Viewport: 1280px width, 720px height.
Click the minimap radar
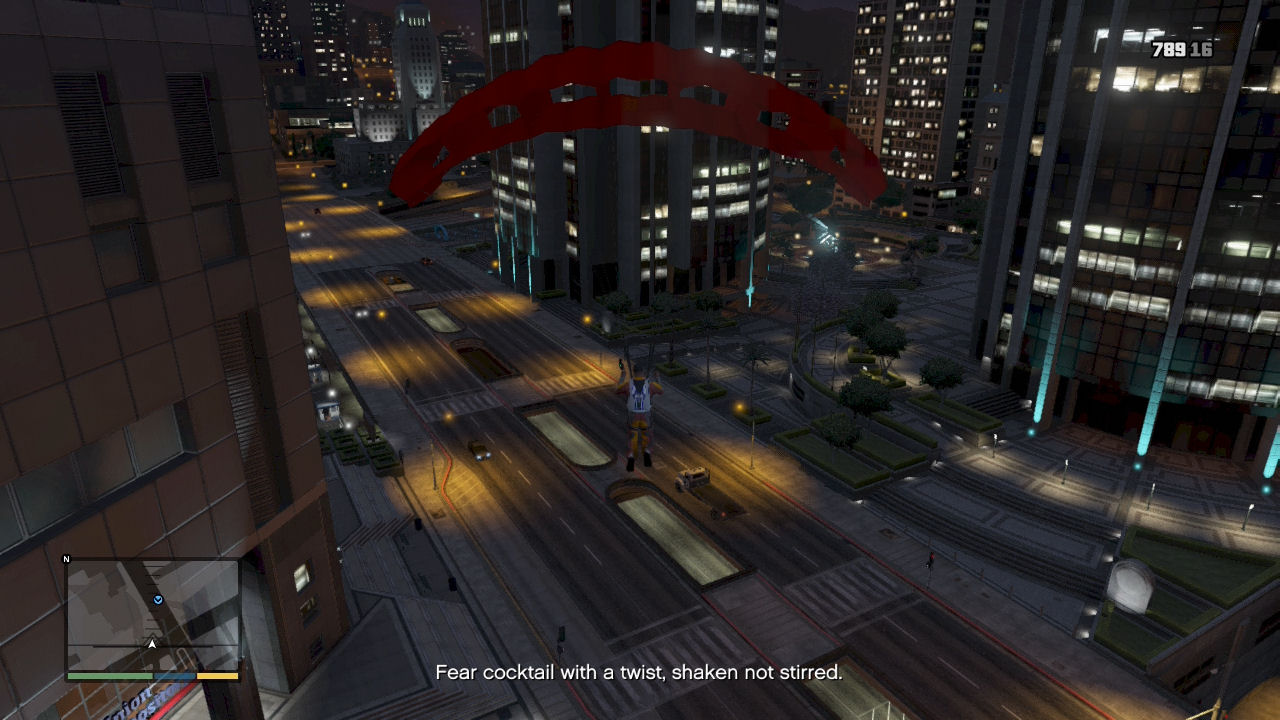[153, 616]
